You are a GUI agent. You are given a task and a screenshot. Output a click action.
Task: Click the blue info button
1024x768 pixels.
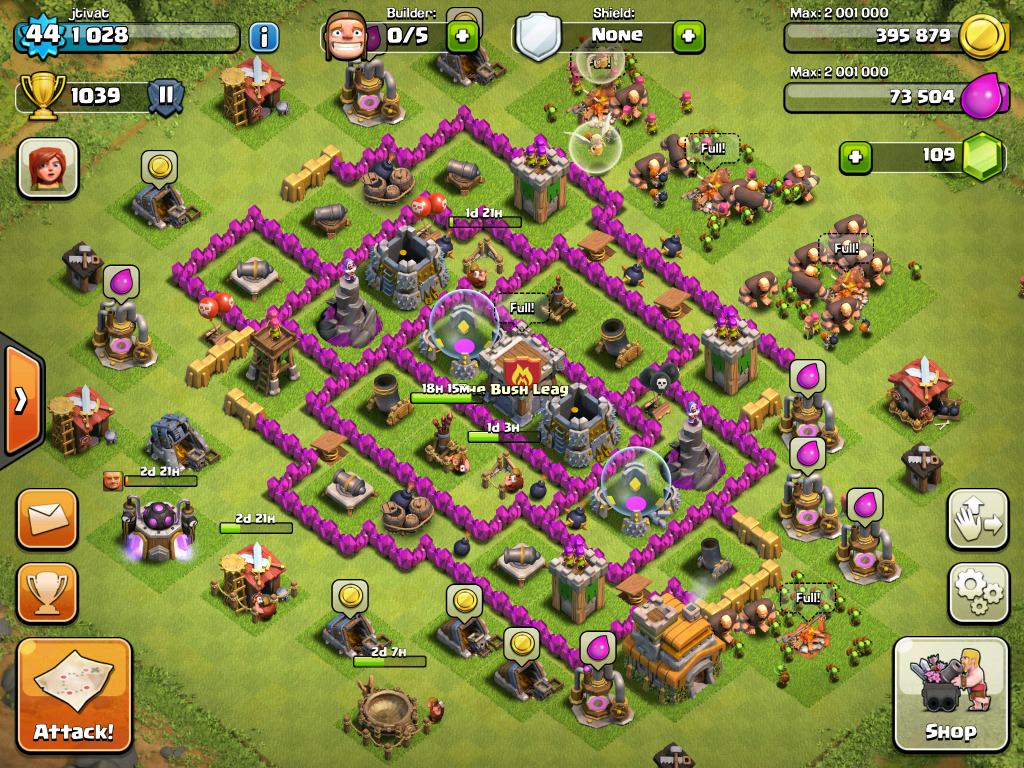(263, 38)
